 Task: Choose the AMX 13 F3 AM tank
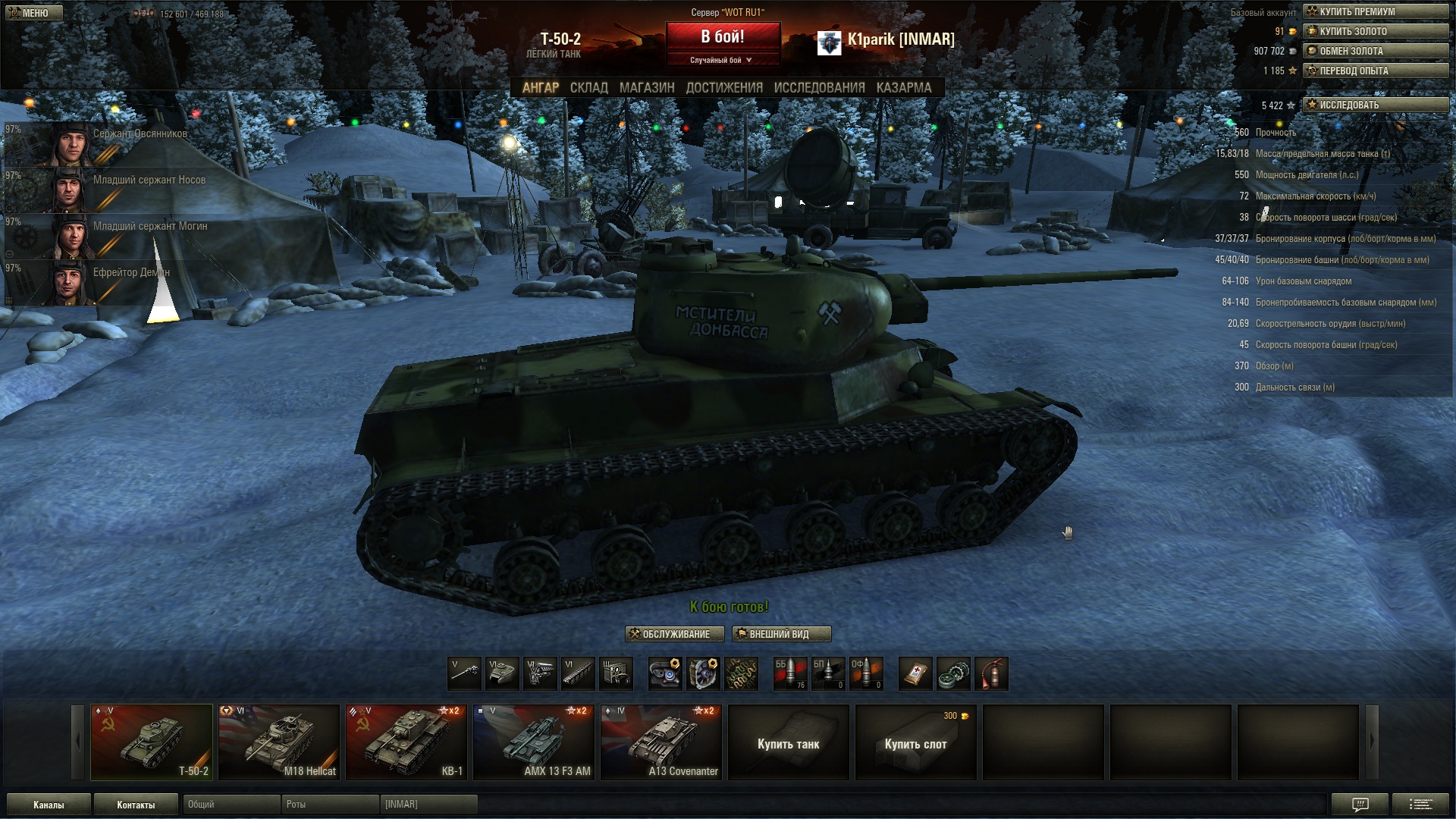(x=534, y=742)
